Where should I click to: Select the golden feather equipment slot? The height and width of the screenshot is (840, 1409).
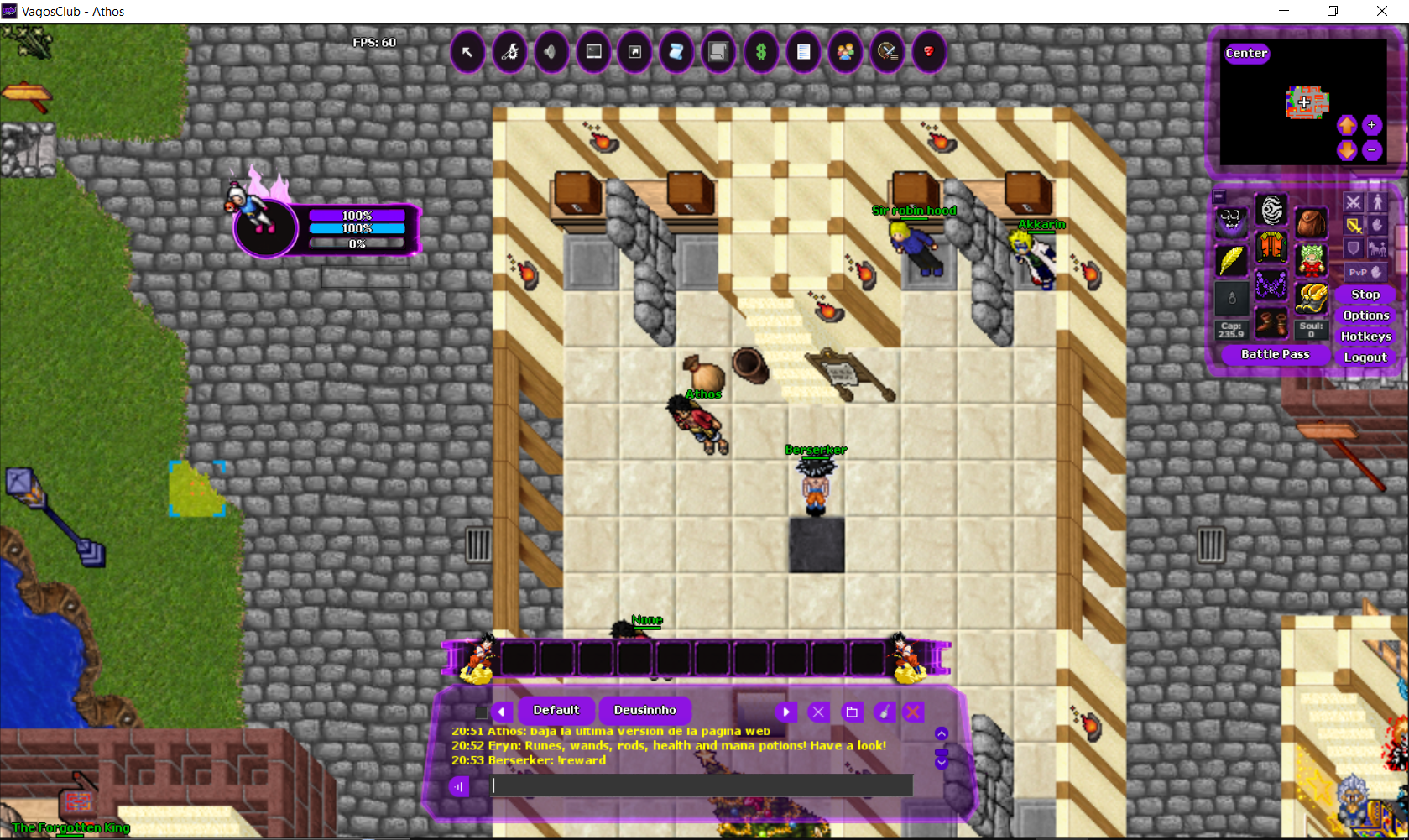1231,260
